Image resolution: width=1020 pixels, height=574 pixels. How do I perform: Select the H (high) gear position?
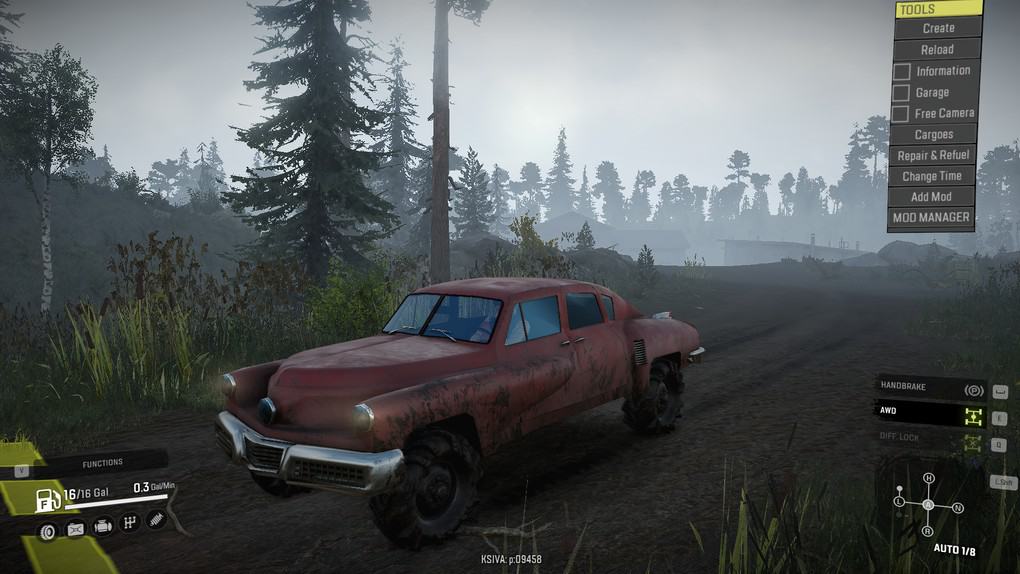point(928,478)
